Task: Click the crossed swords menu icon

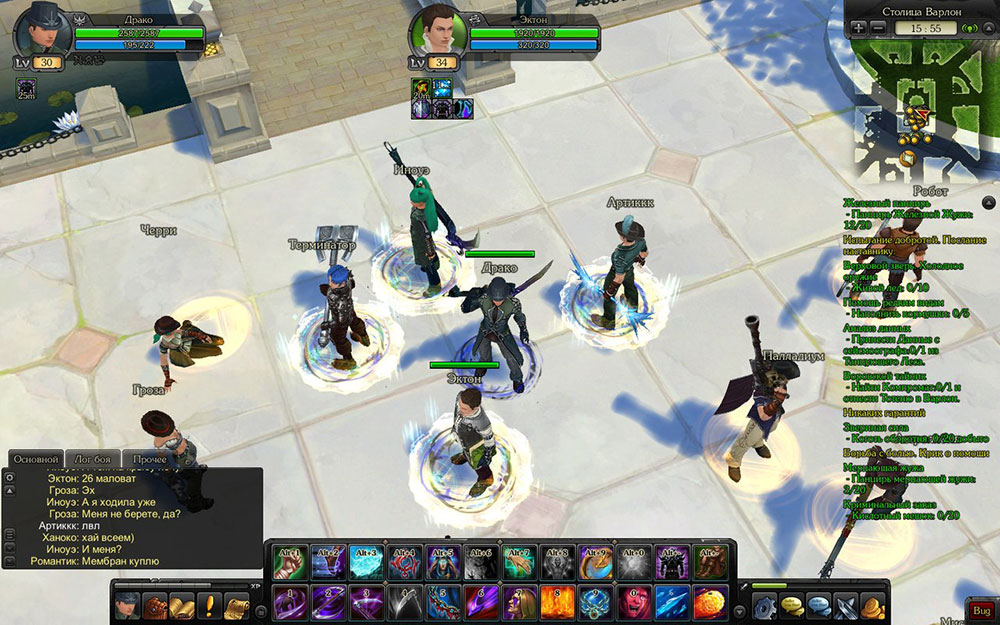Action: [x=846, y=606]
